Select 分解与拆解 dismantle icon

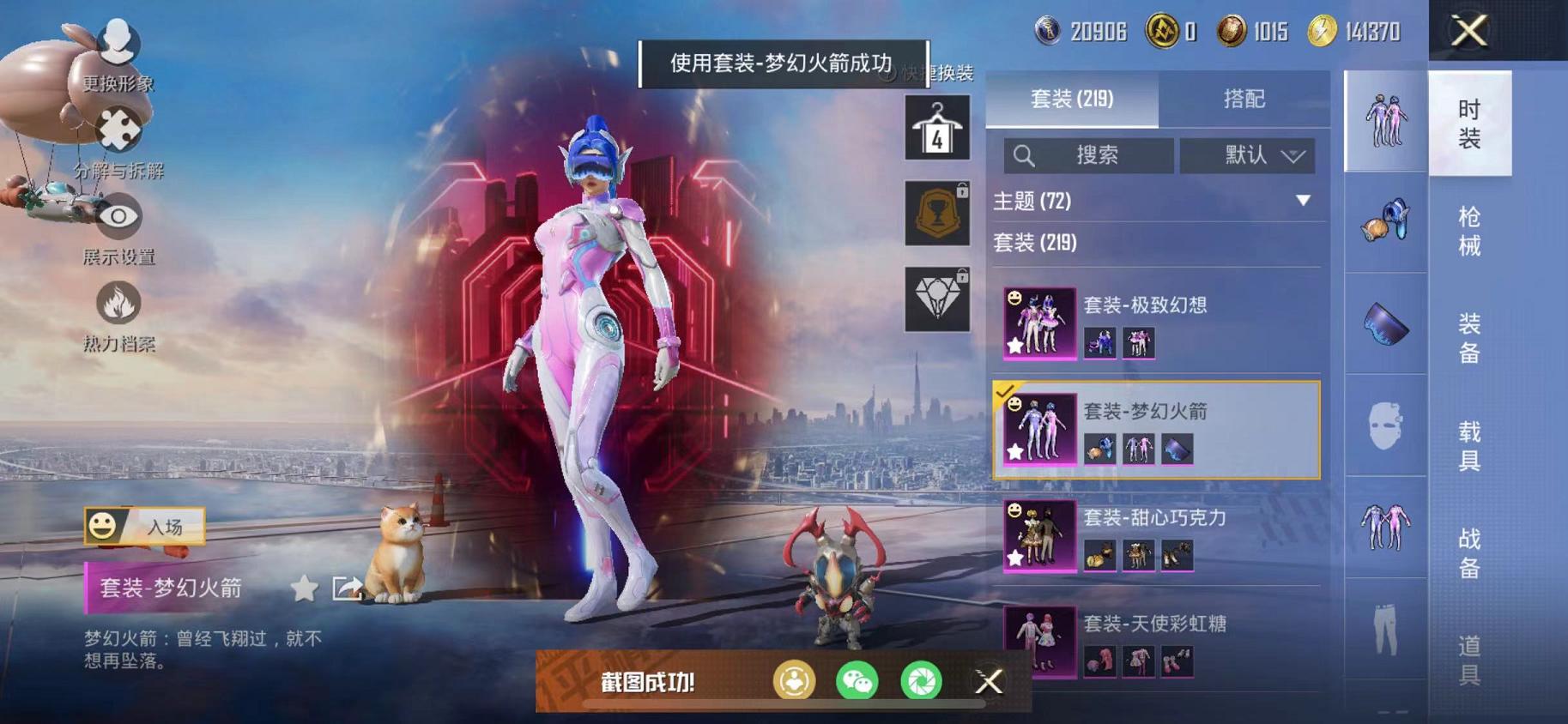click(x=120, y=127)
